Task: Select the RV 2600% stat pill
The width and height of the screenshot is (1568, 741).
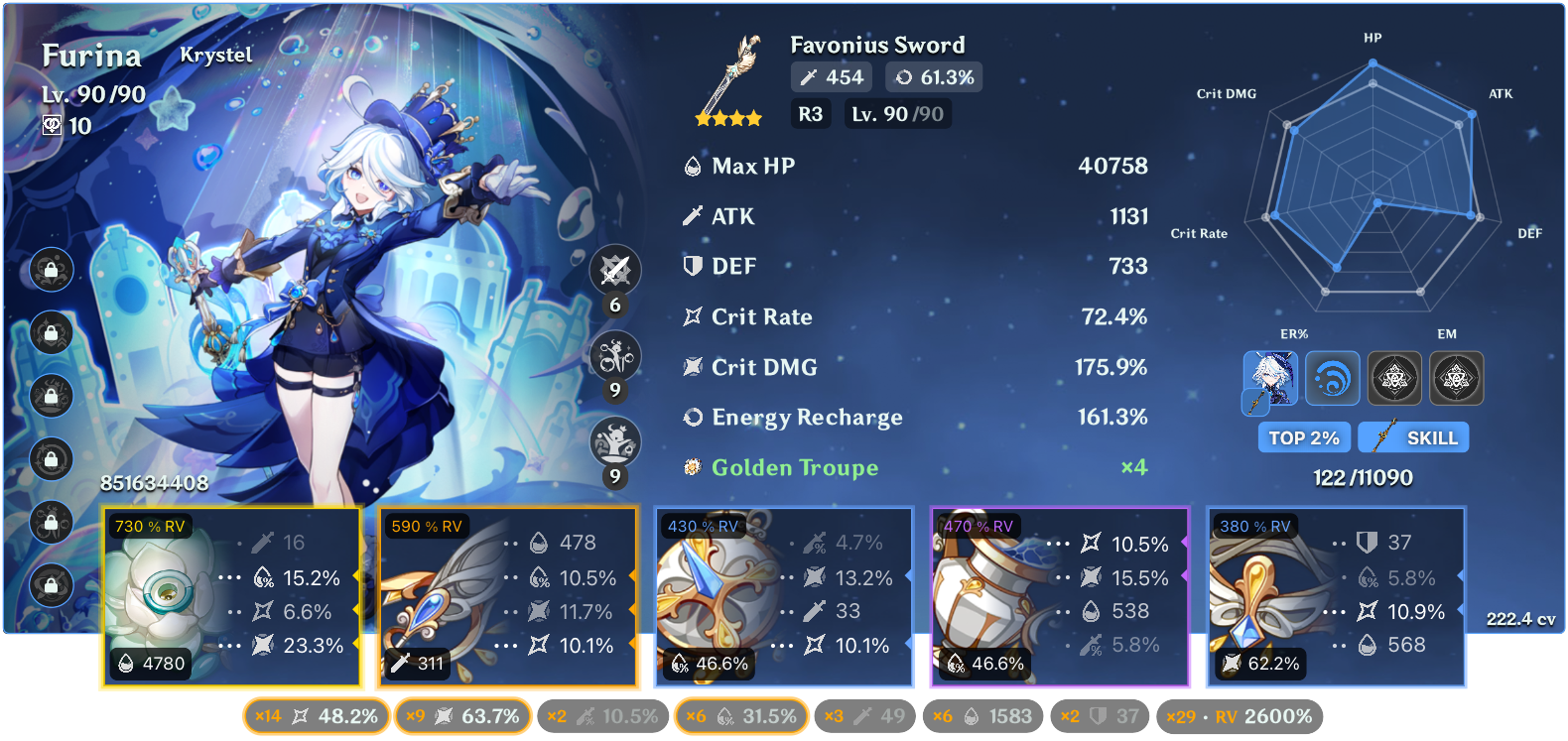Action: coord(1240,715)
